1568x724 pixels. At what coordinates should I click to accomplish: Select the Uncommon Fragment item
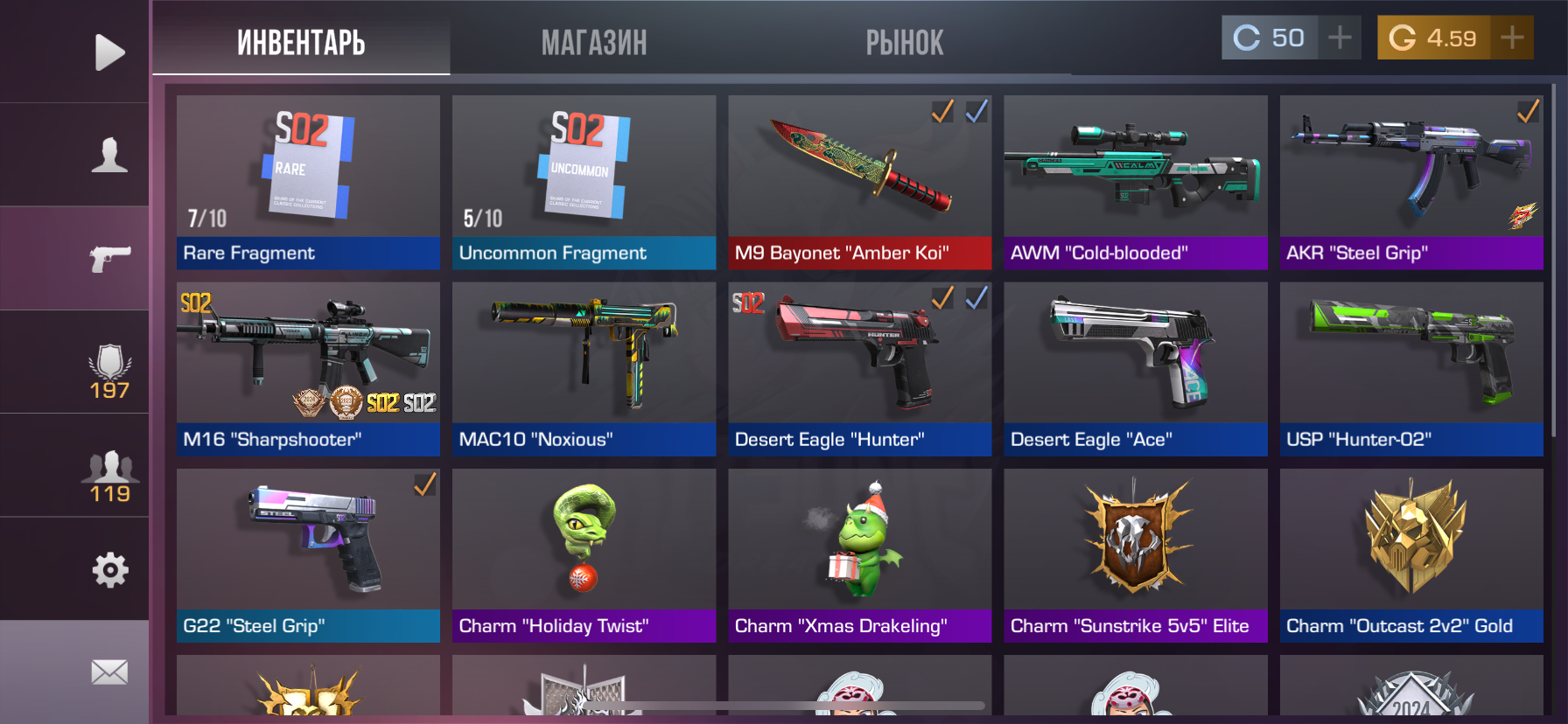tap(584, 182)
